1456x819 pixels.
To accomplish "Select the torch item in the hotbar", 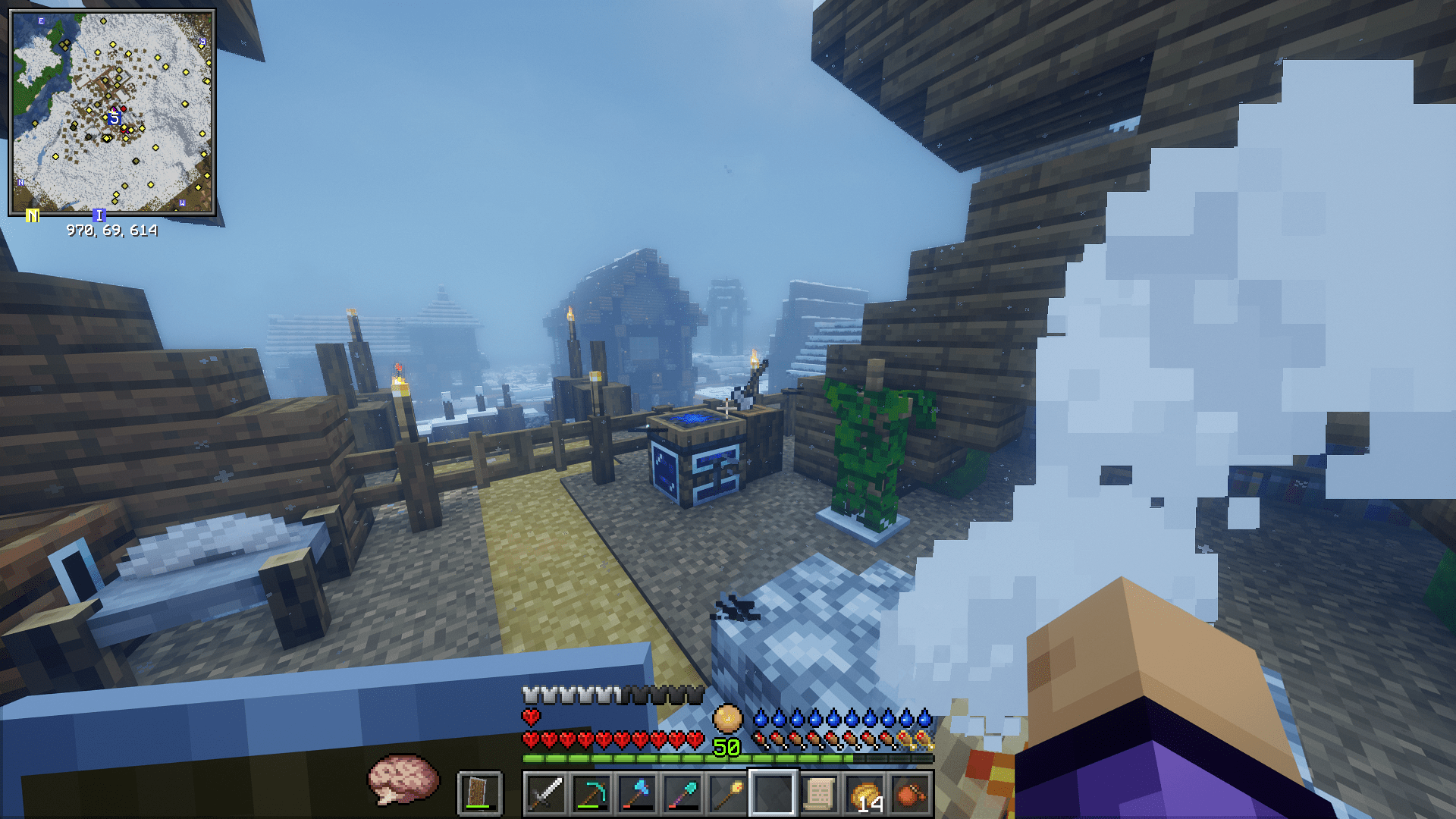I will 727,791.
